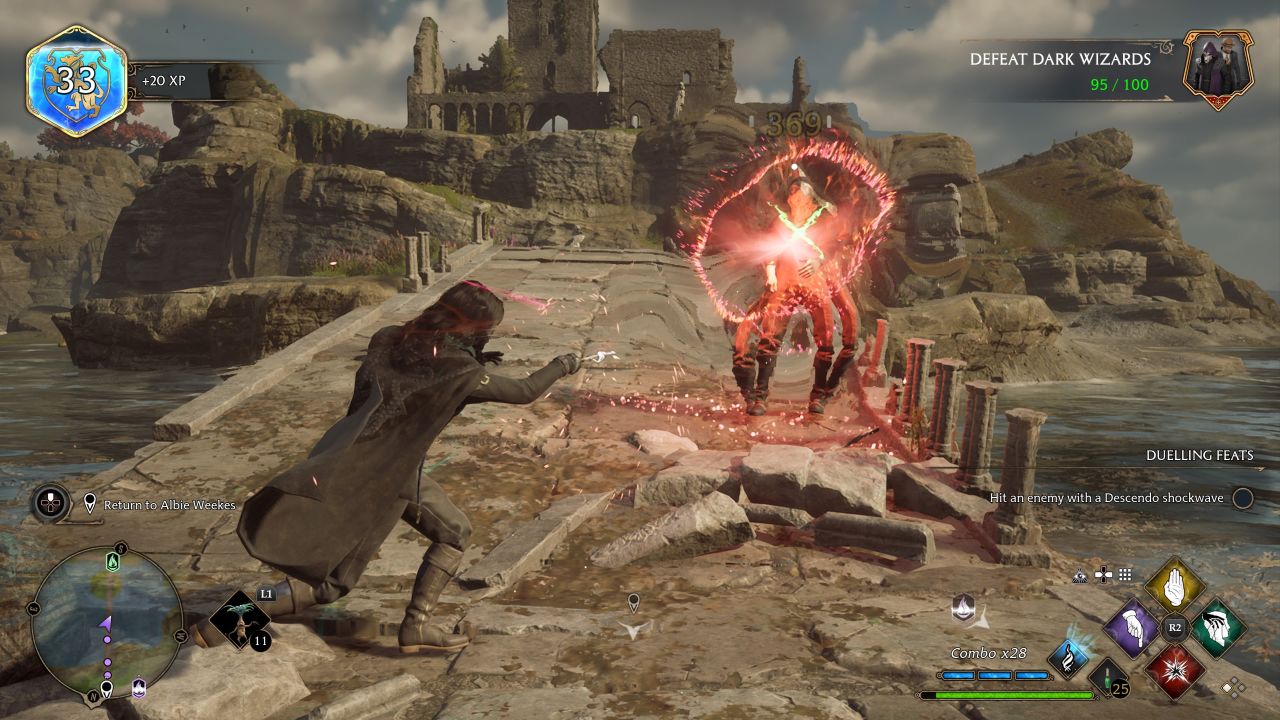Select the white quest waypoint pin on minimap
This screenshot has height=720, width=1280.
click(107, 687)
